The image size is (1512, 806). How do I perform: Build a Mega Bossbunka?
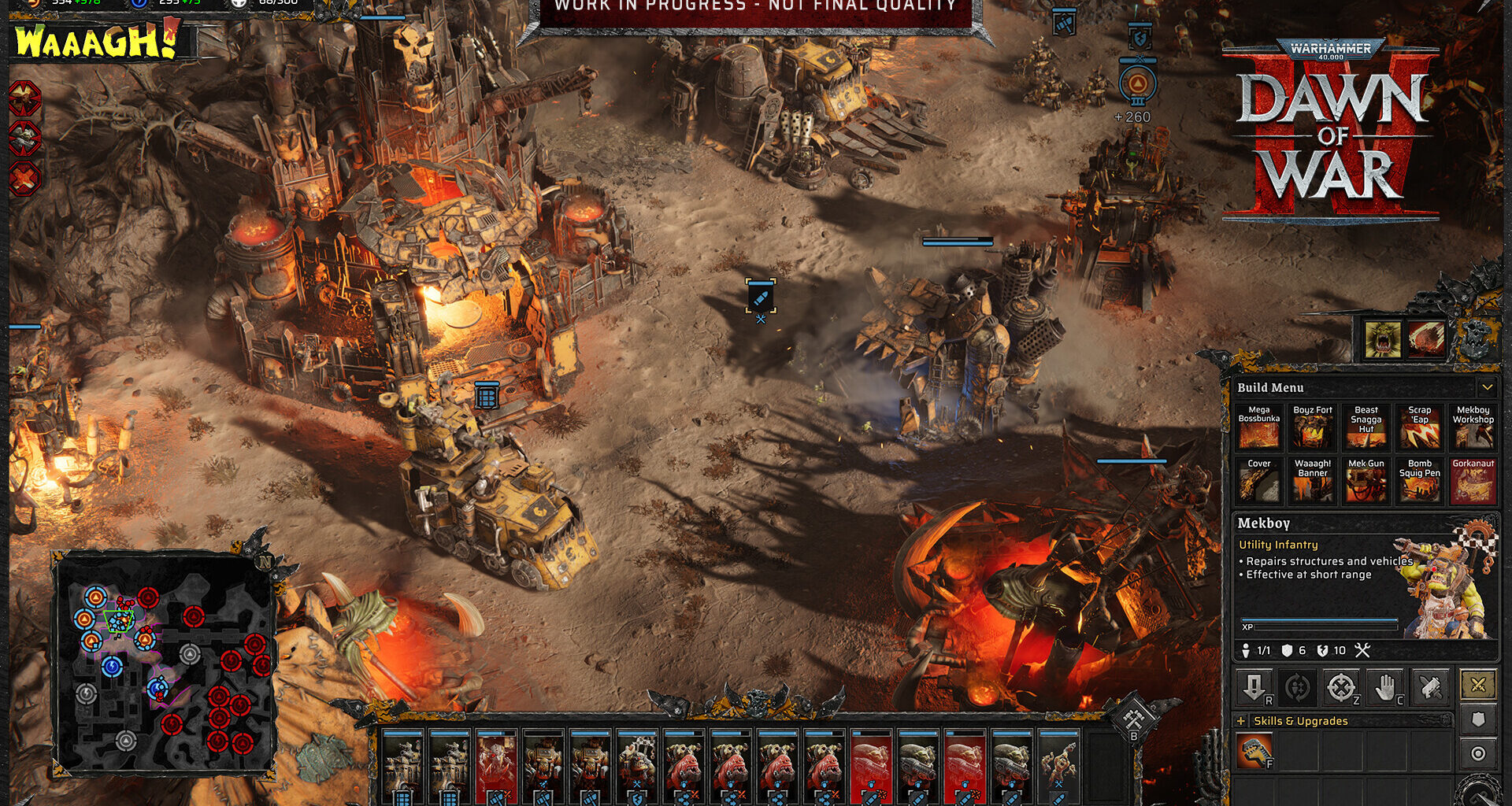(x=1258, y=427)
